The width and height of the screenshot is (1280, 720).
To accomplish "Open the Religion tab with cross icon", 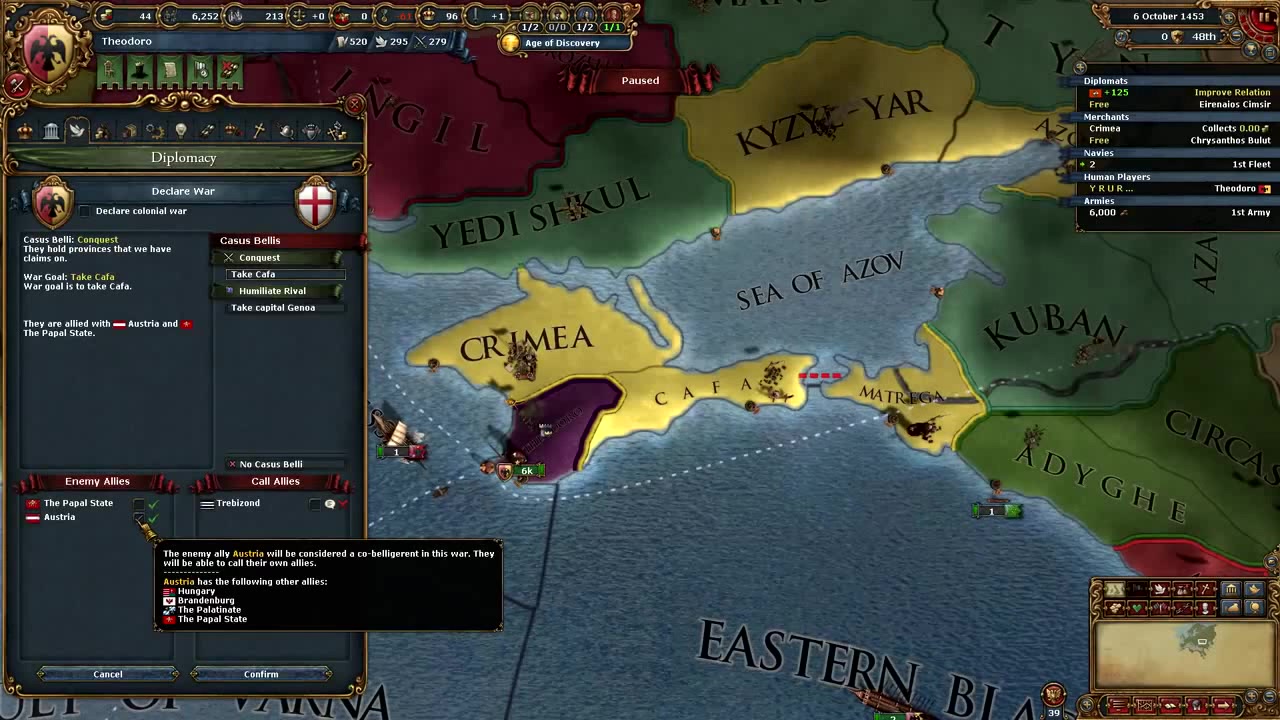I will pos(258,130).
